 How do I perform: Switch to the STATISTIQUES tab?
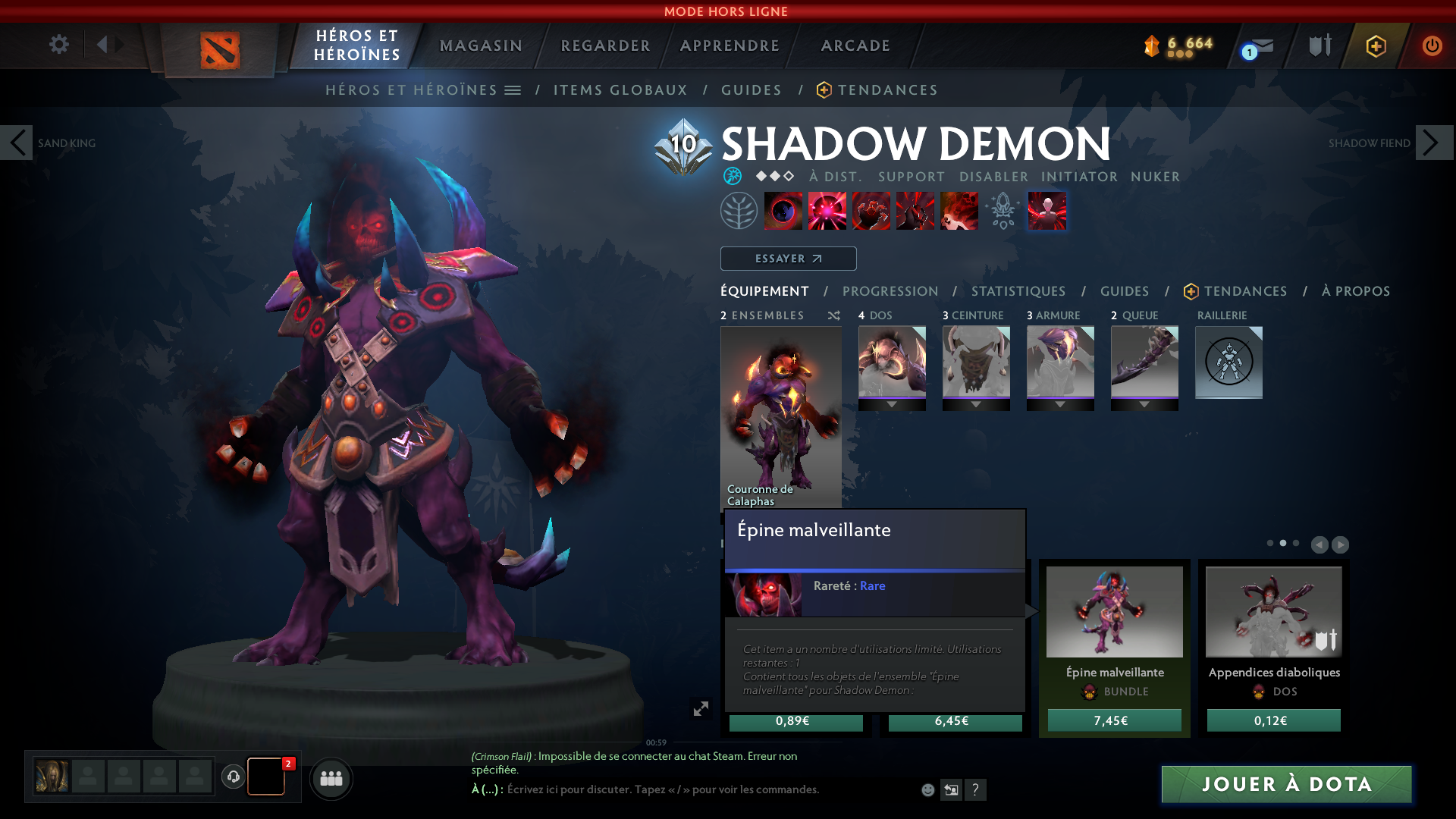coord(1018,291)
